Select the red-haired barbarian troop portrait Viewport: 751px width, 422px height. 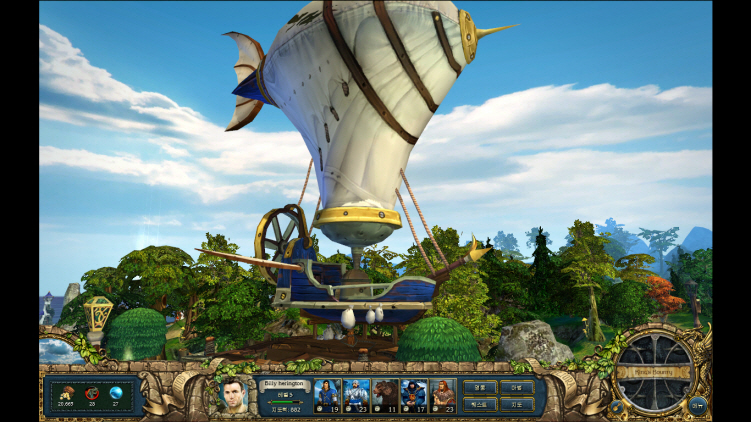(x=443, y=394)
